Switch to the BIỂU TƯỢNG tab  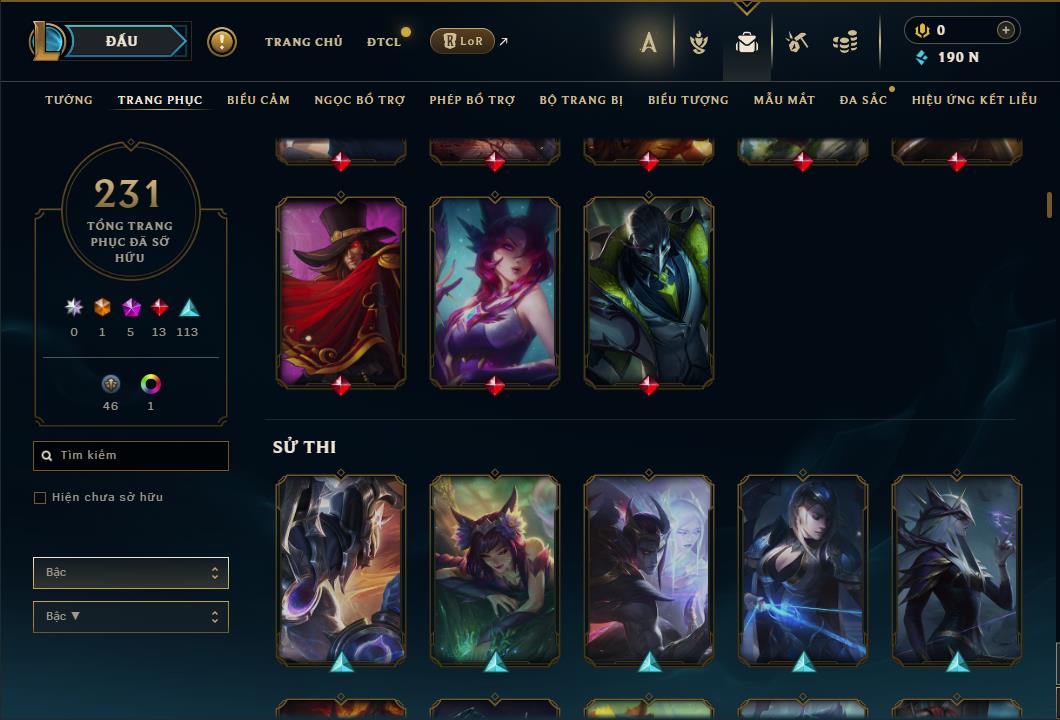point(688,100)
